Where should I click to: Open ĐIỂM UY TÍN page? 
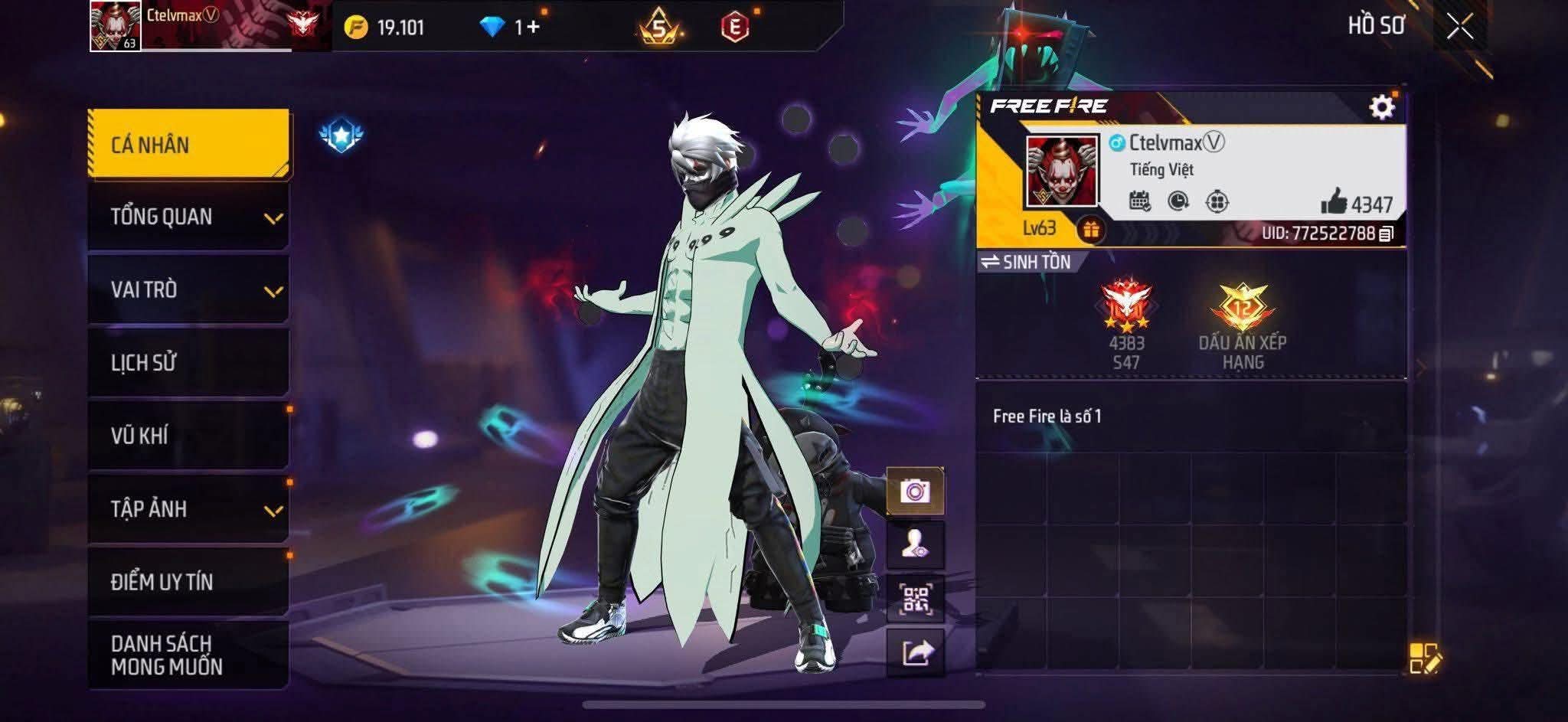[188, 581]
